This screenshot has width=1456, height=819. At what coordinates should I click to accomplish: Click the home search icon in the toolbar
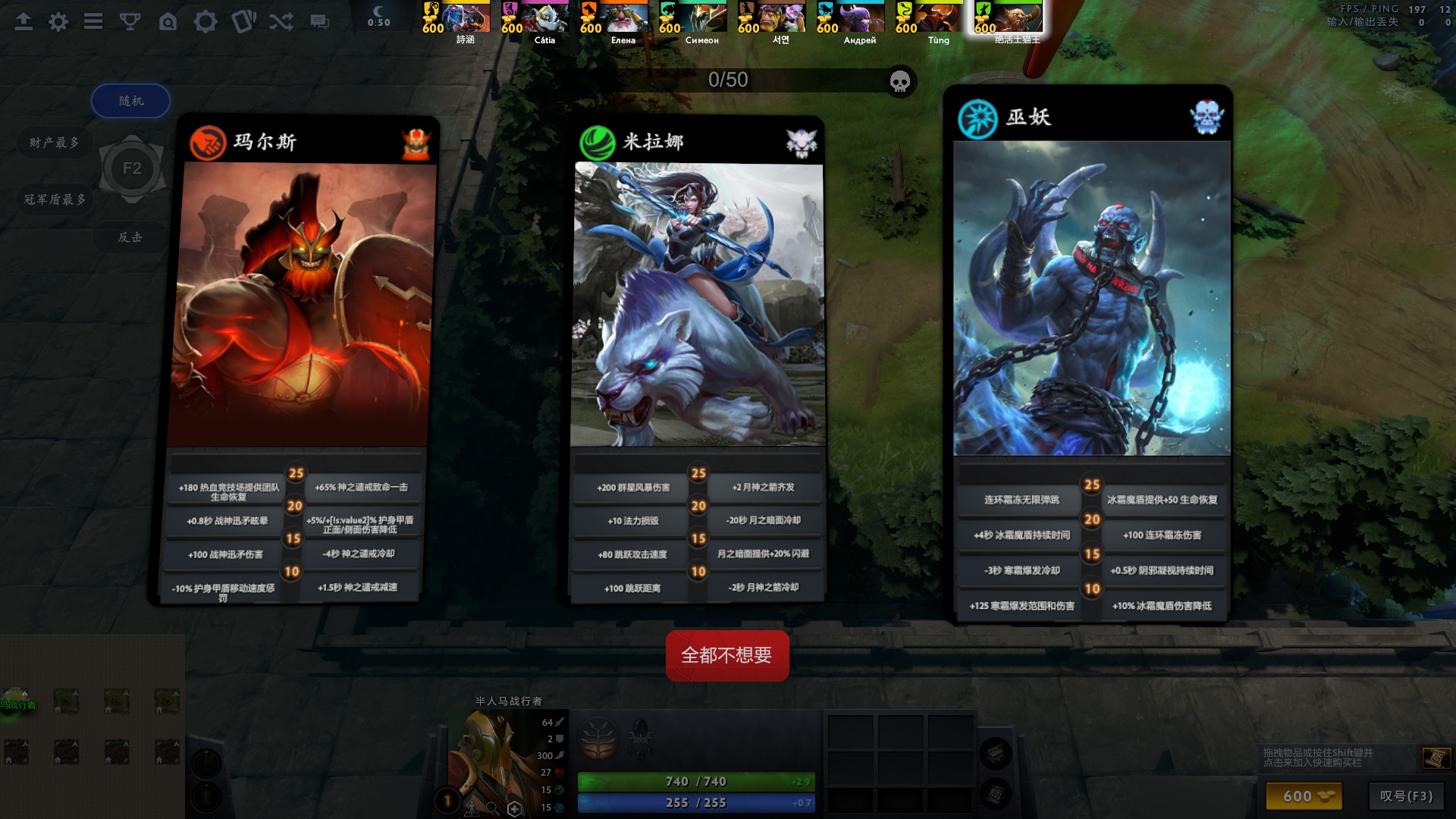[168, 22]
